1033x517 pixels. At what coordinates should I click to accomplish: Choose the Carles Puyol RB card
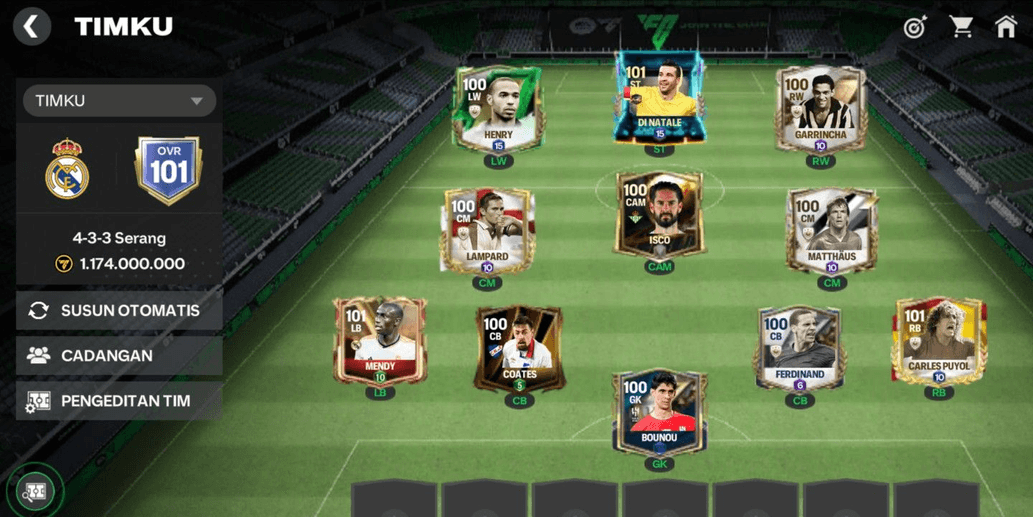pos(938,340)
